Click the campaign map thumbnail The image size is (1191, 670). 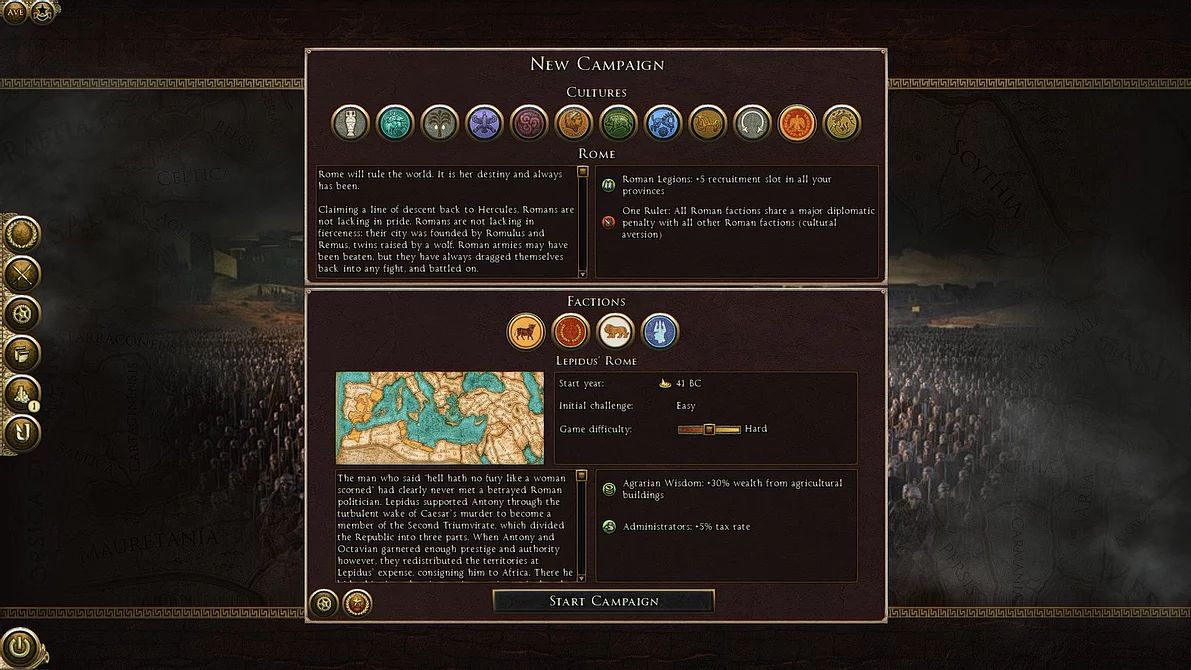point(440,418)
